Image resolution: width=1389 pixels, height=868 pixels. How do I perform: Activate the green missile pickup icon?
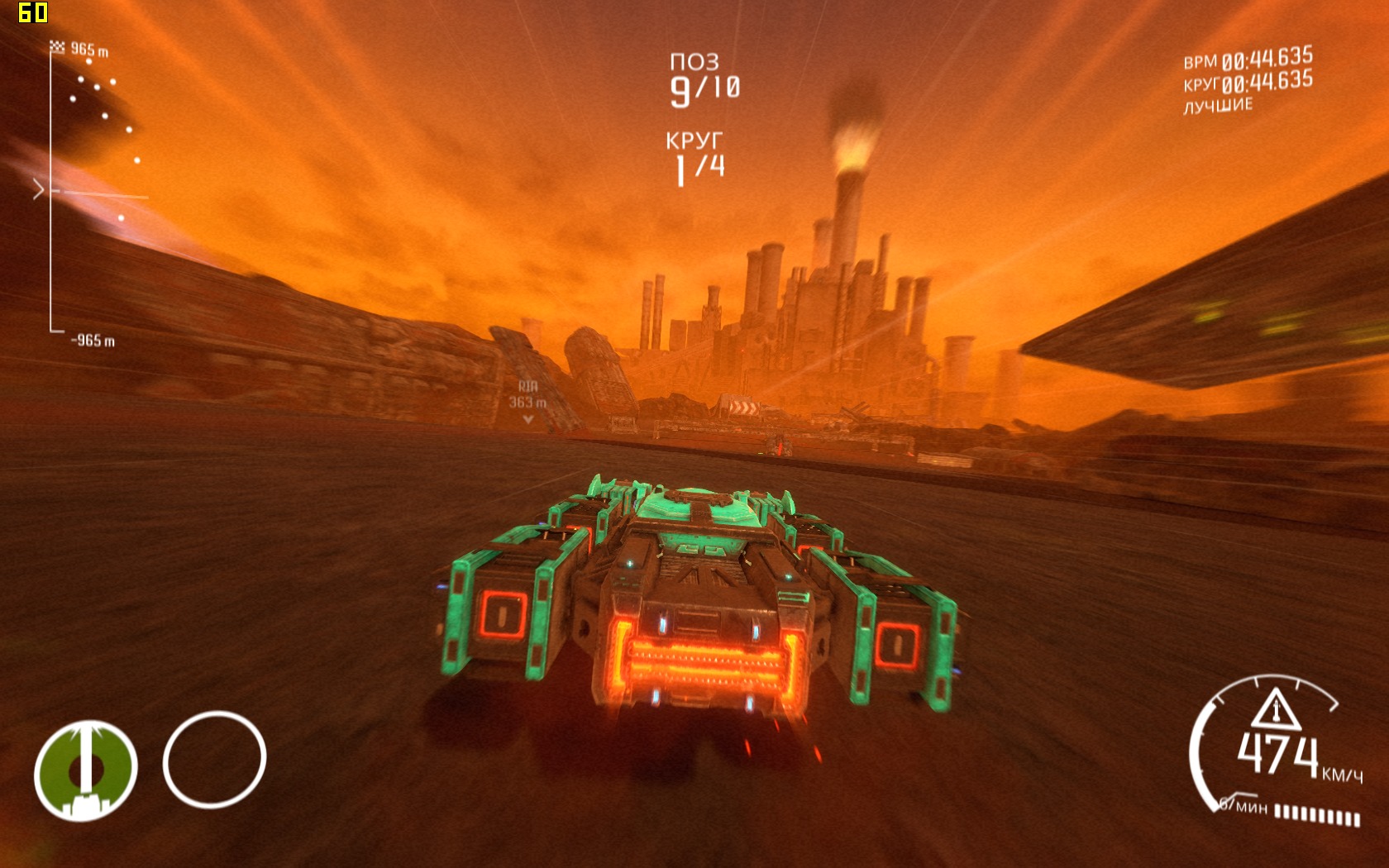point(85,770)
